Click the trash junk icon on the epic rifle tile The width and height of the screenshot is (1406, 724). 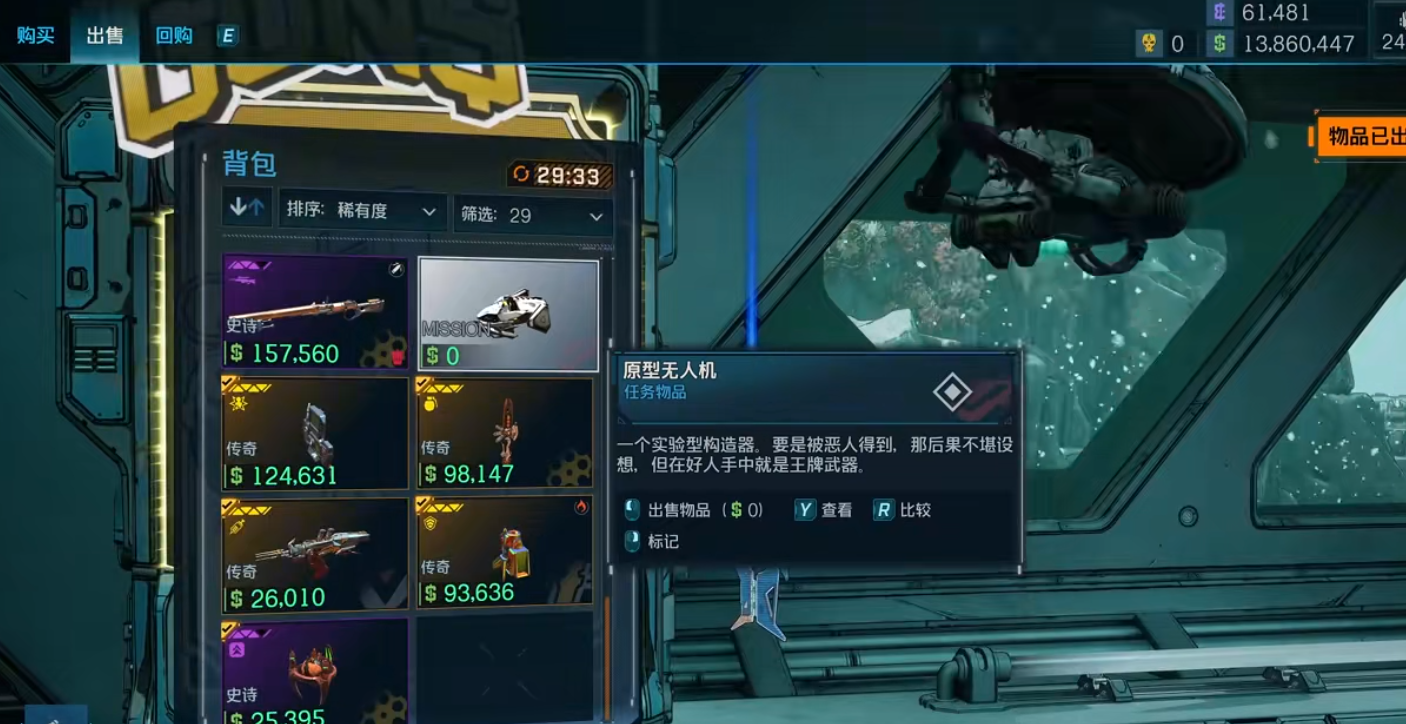[x=396, y=357]
